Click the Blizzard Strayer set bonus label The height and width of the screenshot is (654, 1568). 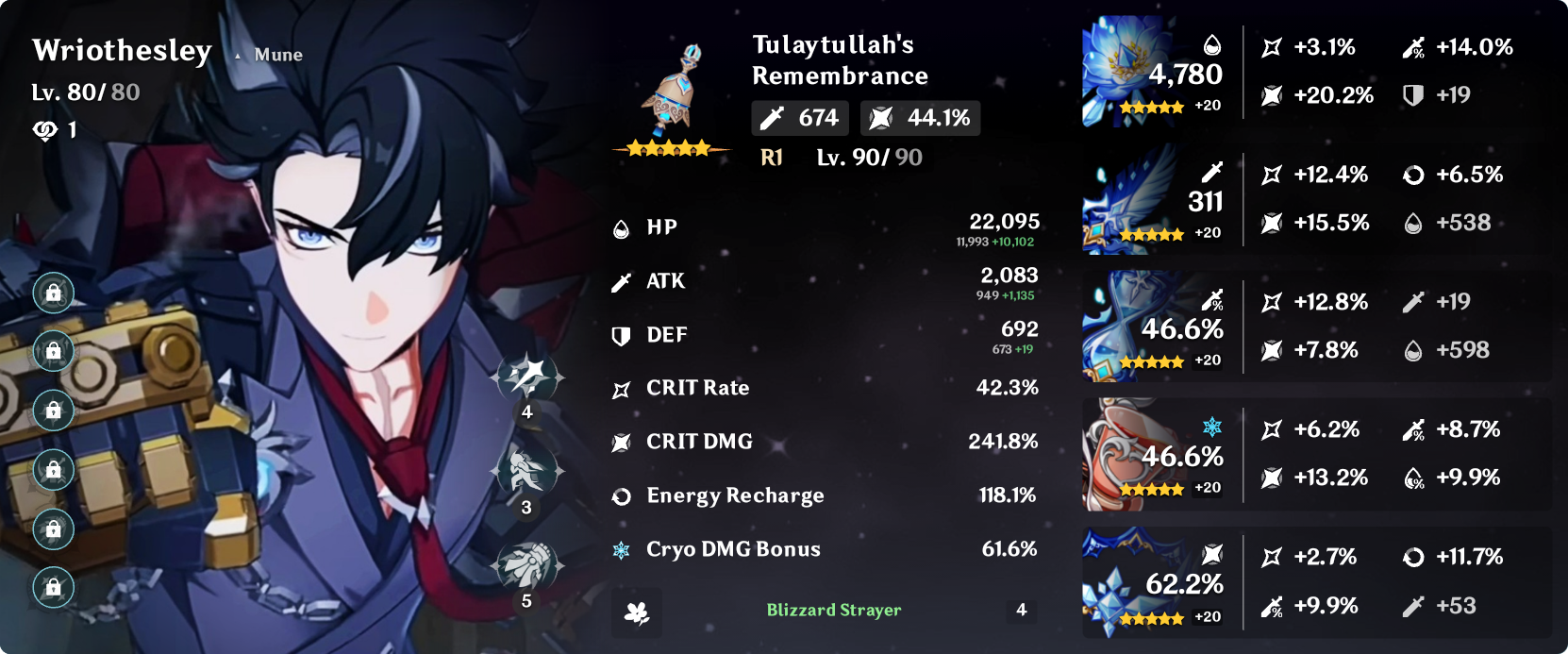tap(833, 611)
